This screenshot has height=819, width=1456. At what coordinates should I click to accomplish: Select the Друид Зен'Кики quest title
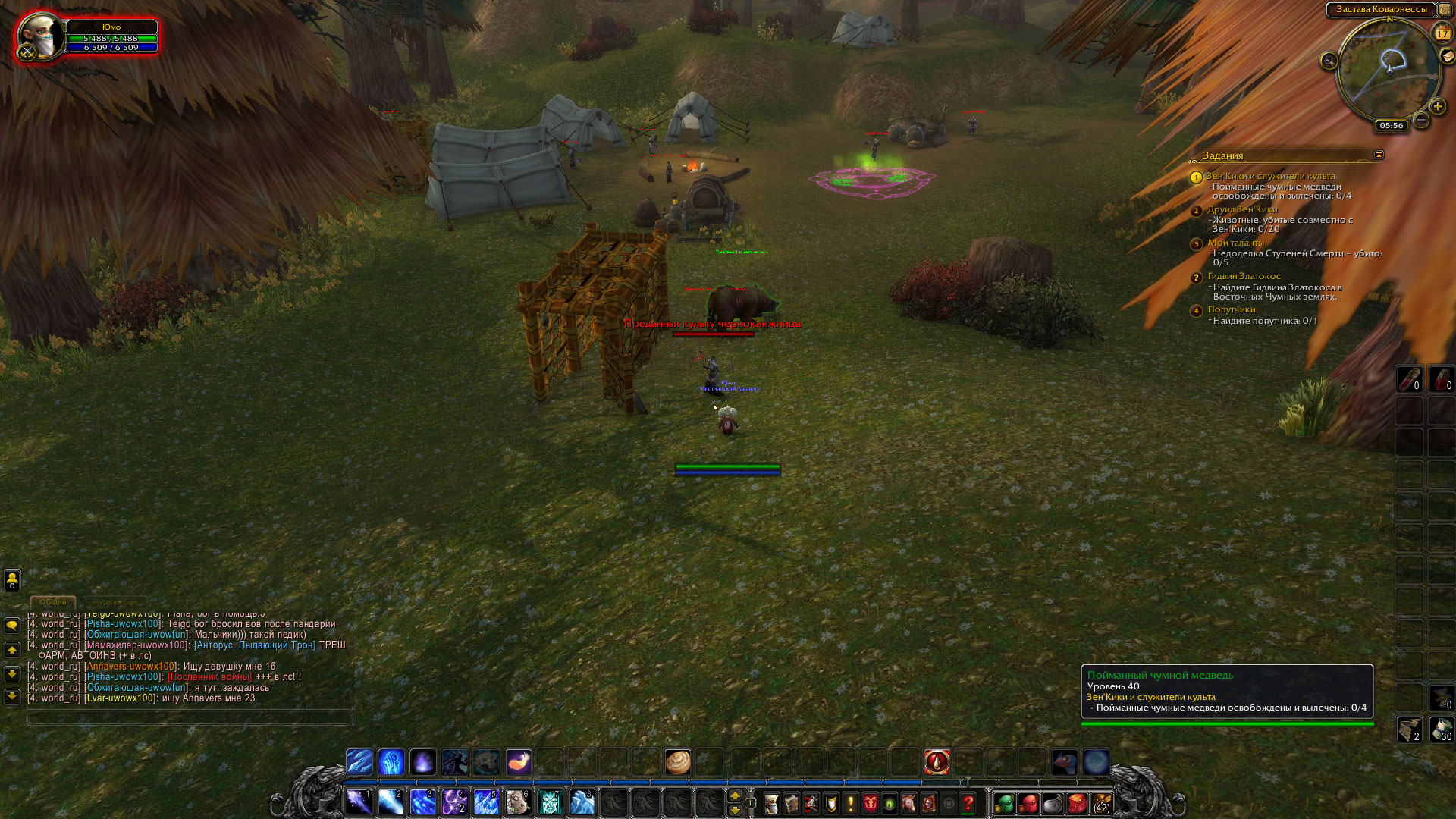point(1242,209)
